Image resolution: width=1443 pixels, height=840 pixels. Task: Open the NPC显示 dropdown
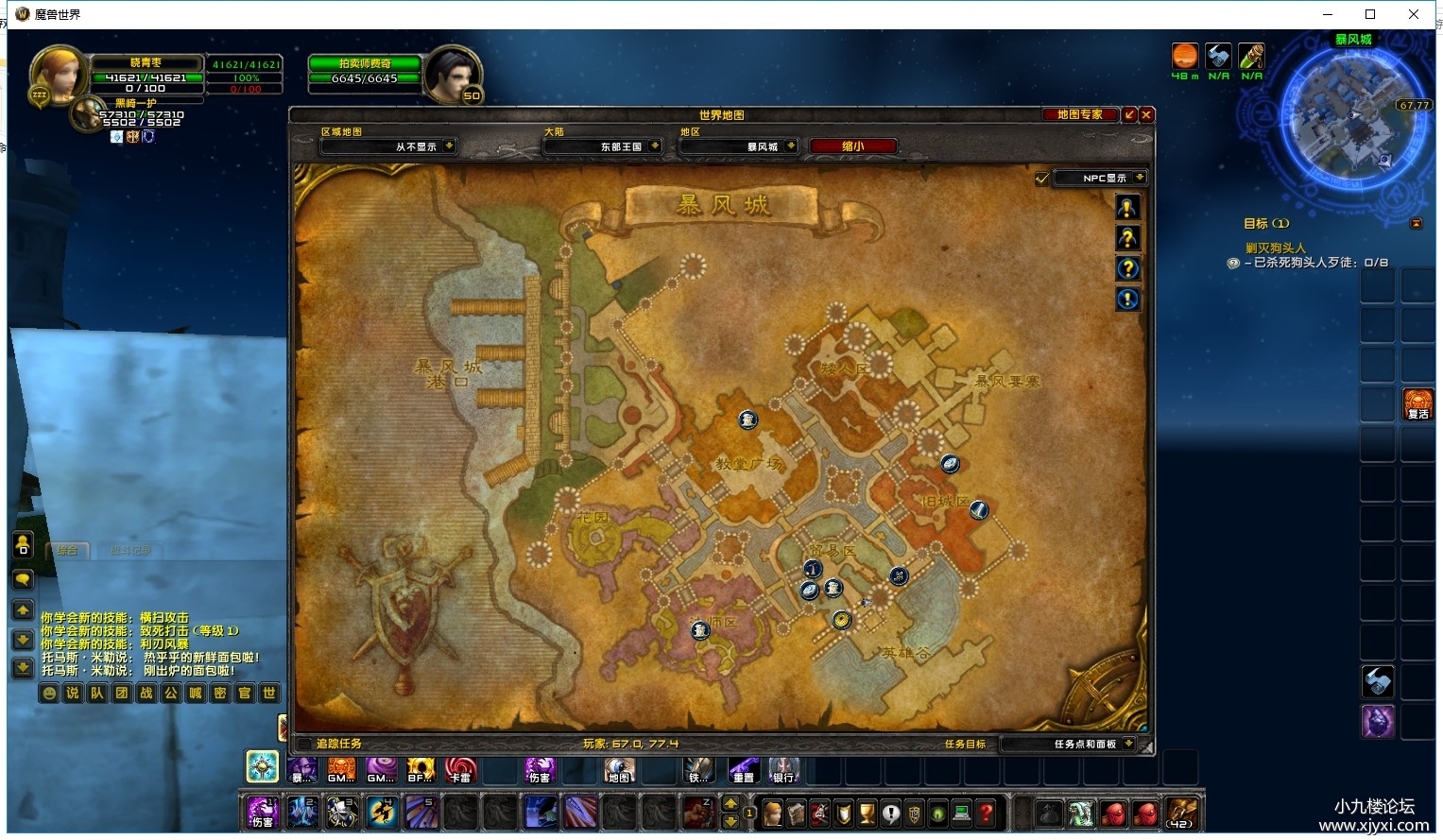(x=1140, y=178)
